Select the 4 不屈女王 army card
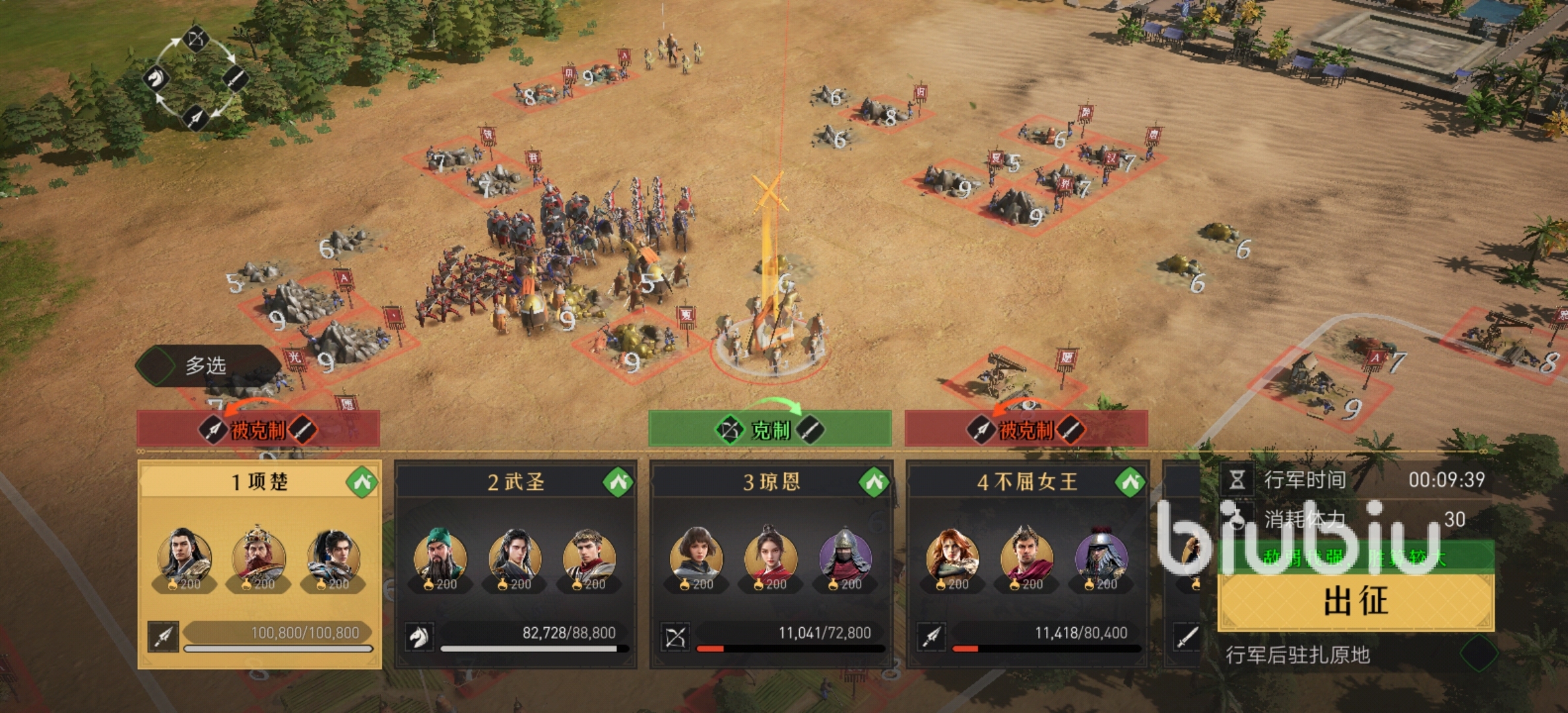1568x713 pixels. (1027, 563)
